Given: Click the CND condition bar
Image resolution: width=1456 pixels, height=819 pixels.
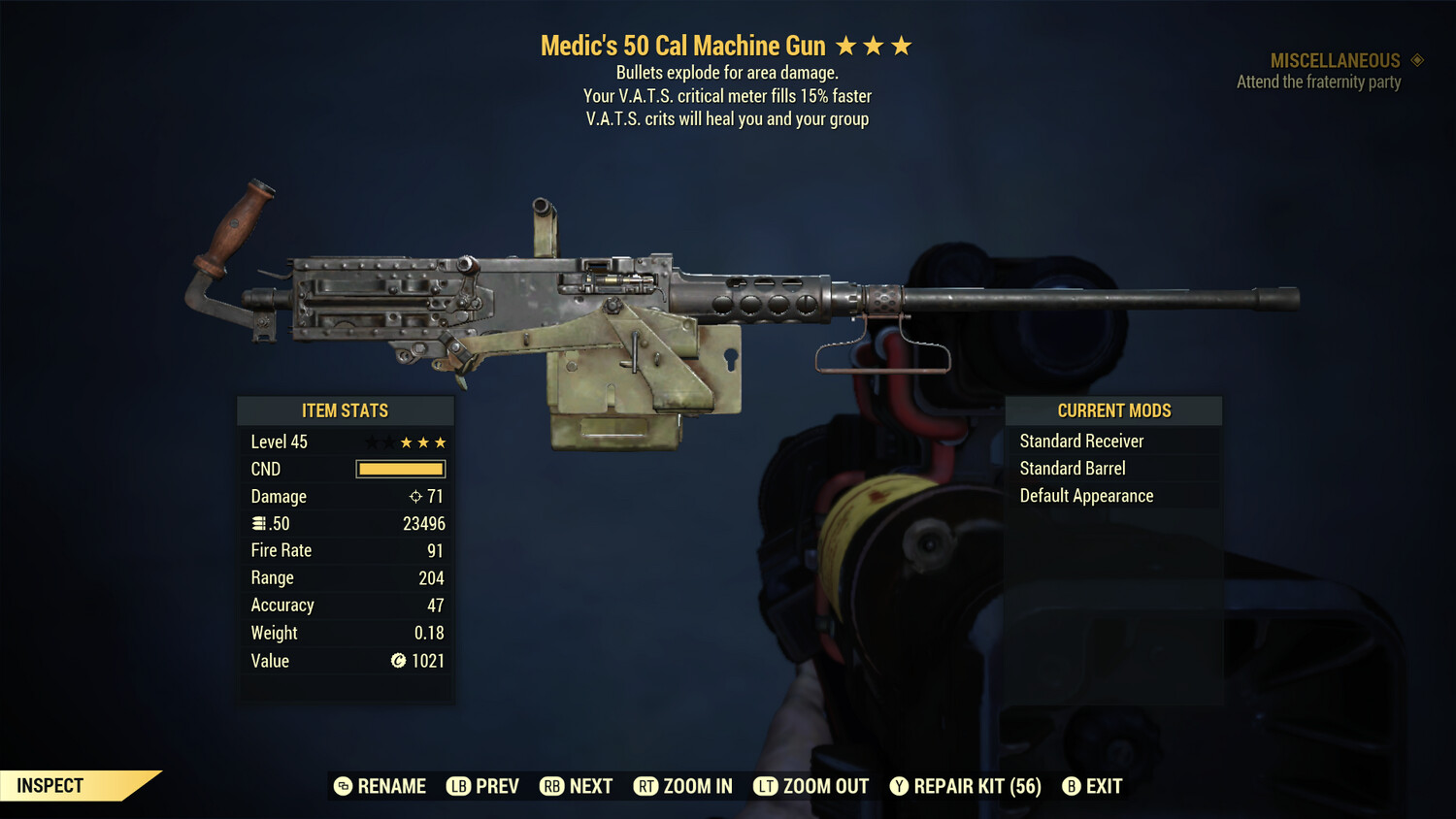Looking at the screenshot, I should [400, 469].
